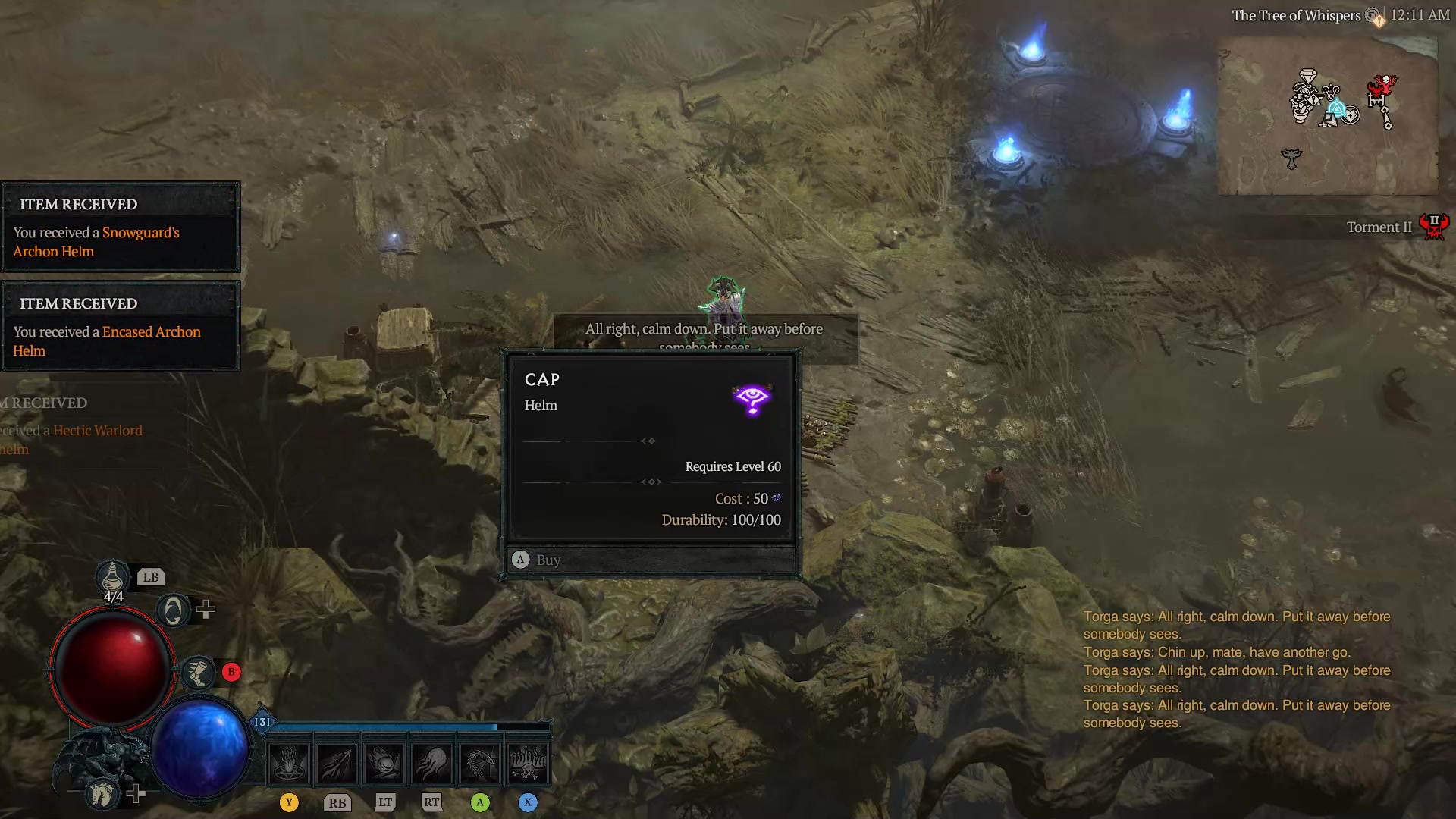Use the corpse tendrils skill bound to RT
The width and height of the screenshot is (1456, 819).
pyautogui.click(x=432, y=762)
